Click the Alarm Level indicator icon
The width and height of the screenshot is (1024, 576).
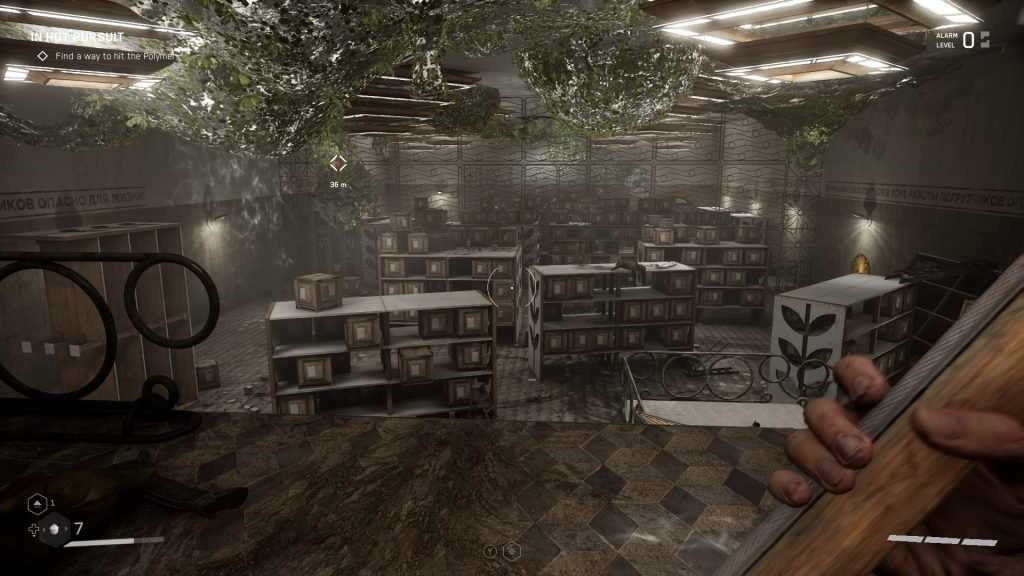pos(985,39)
